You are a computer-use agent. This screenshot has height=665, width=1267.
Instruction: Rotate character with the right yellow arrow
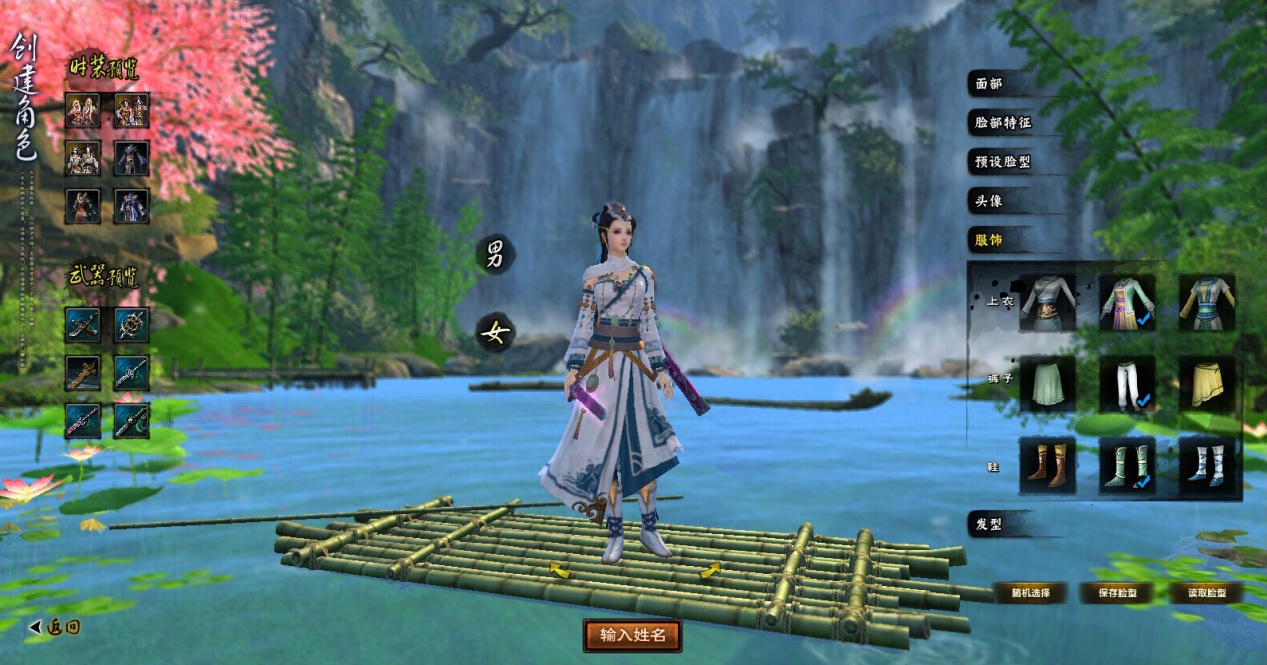(710, 571)
